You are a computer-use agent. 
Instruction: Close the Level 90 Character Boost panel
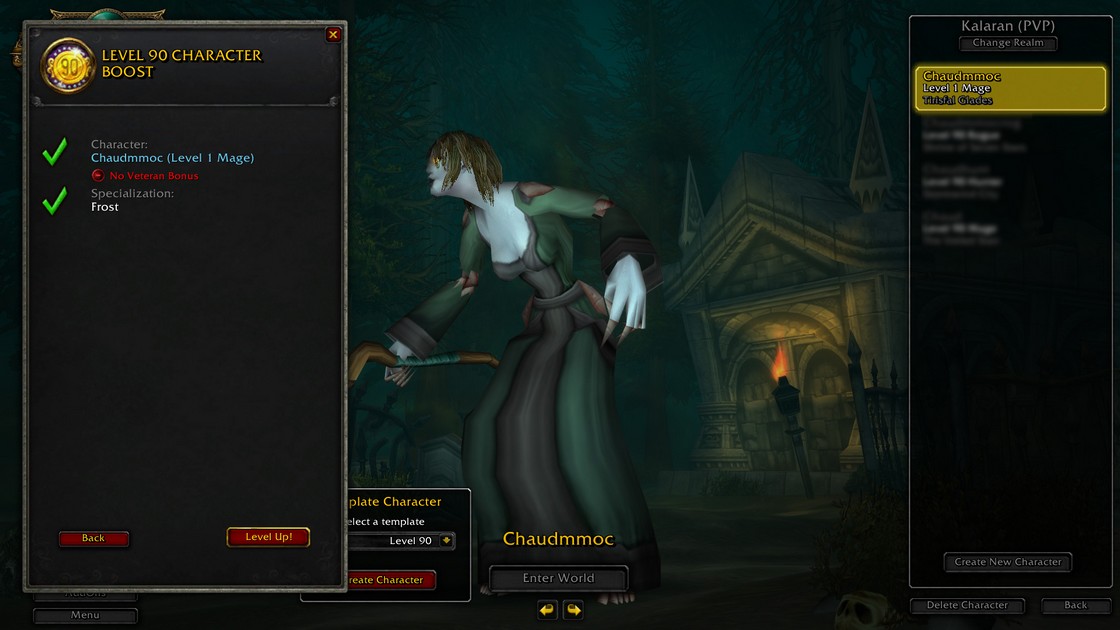pyautogui.click(x=333, y=35)
